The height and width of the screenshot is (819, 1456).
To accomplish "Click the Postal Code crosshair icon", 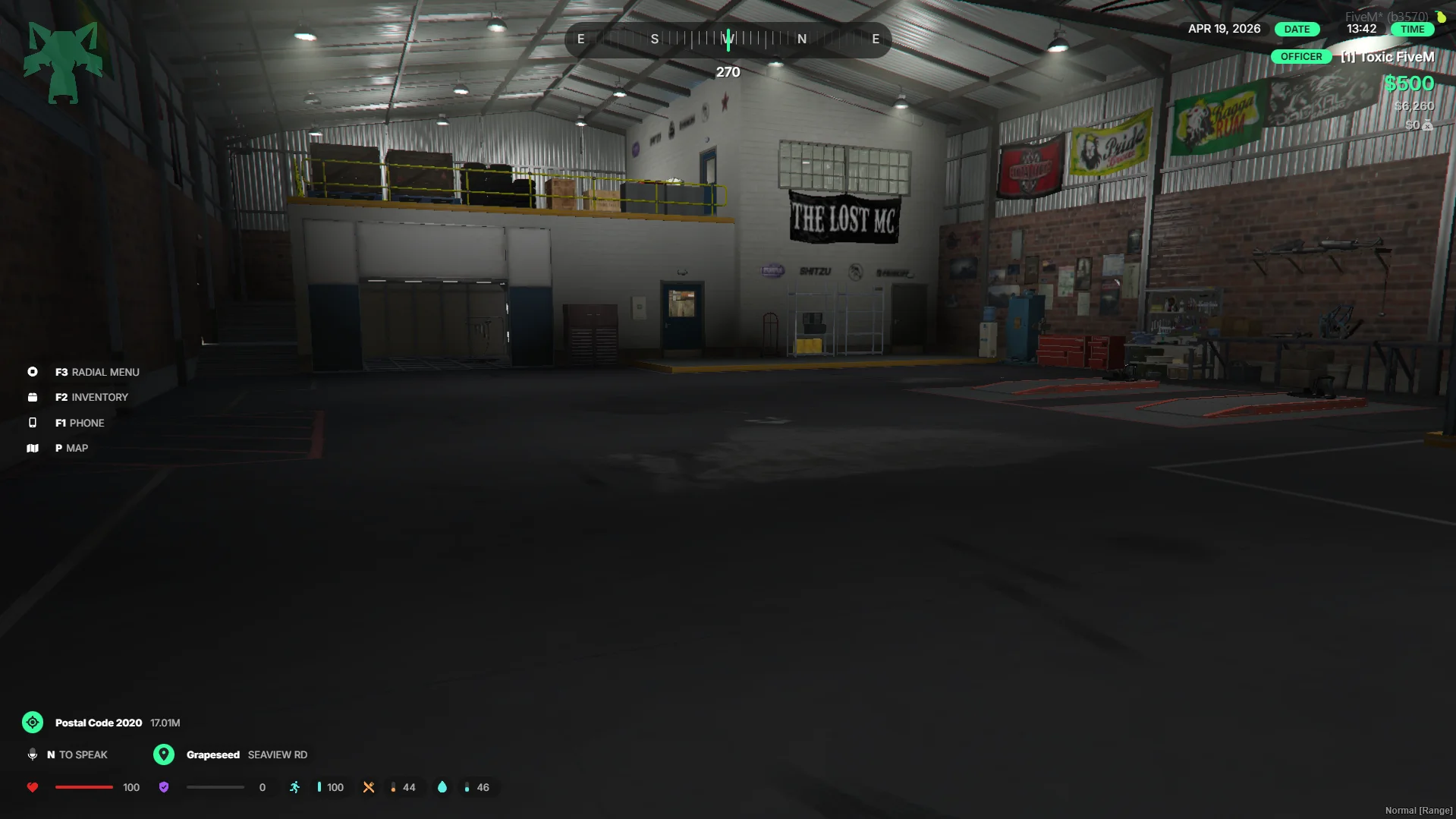I will [x=33, y=723].
